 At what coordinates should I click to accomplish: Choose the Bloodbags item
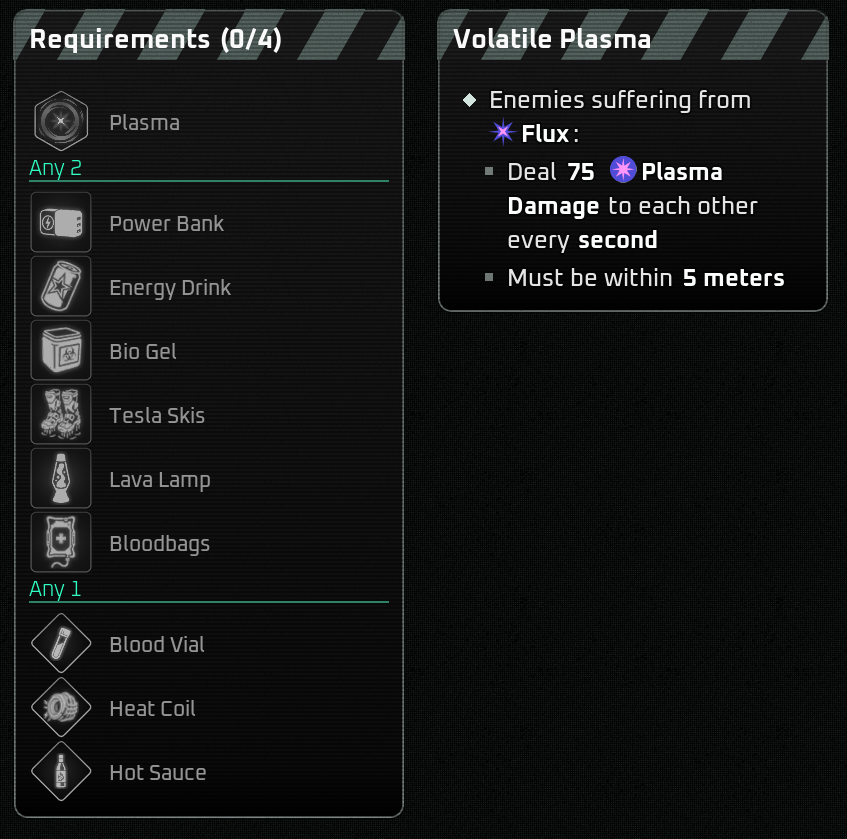[61, 543]
